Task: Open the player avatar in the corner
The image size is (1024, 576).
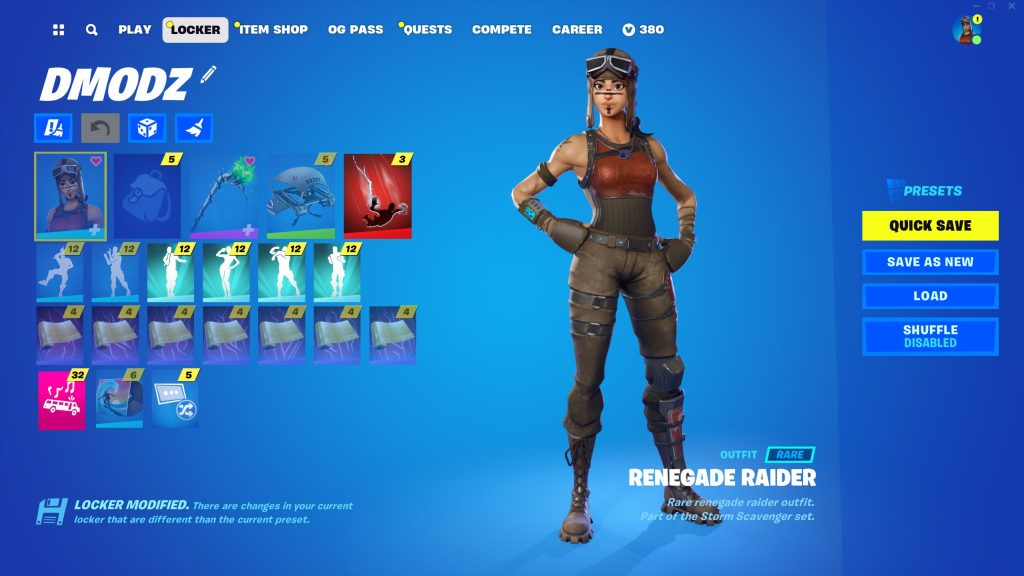Action: click(x=966, y=30)
